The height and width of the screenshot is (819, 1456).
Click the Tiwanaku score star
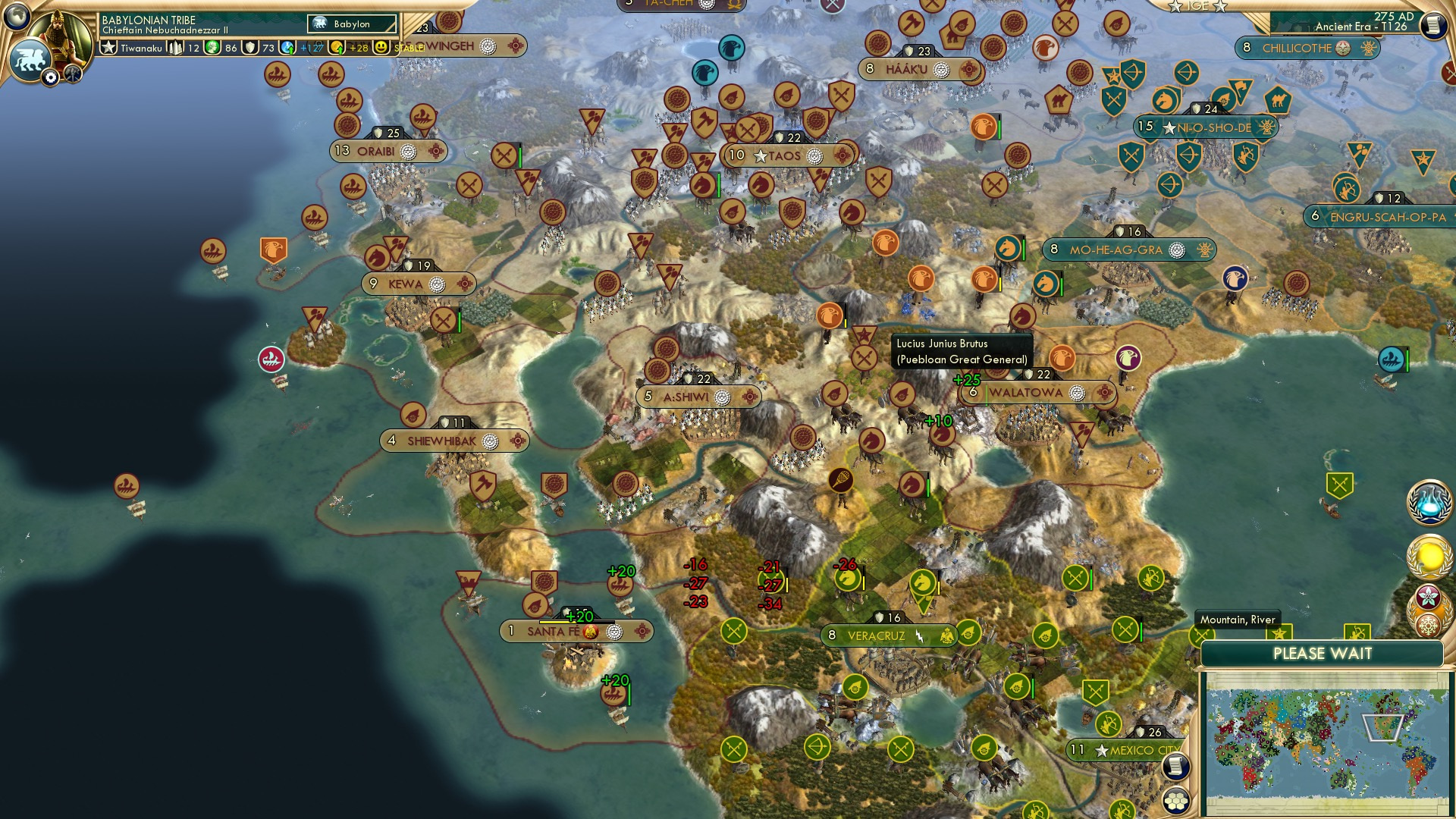108,46
